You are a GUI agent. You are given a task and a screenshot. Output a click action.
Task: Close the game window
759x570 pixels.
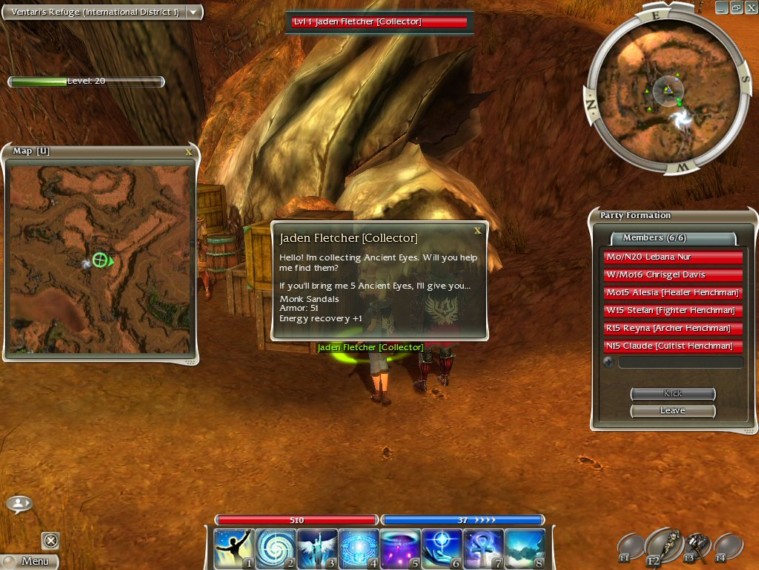pos(751,7)
